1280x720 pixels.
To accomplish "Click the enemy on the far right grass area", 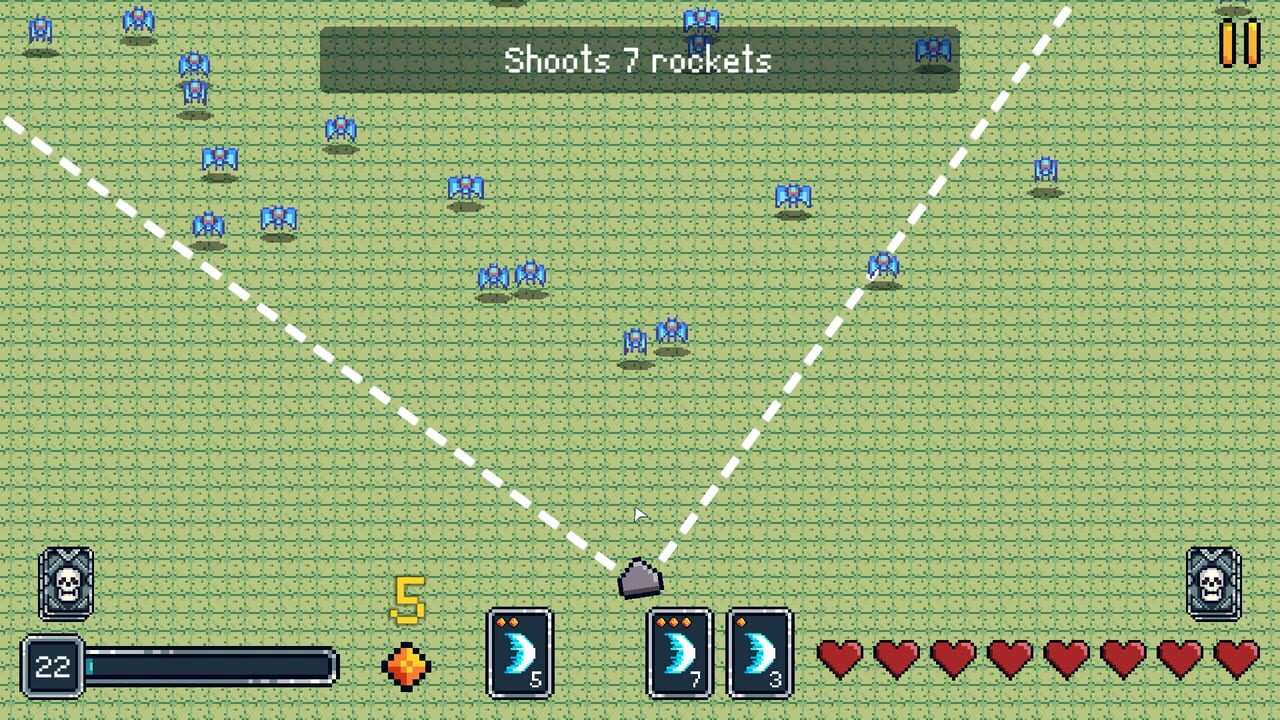I will (x=1046, y=168).
